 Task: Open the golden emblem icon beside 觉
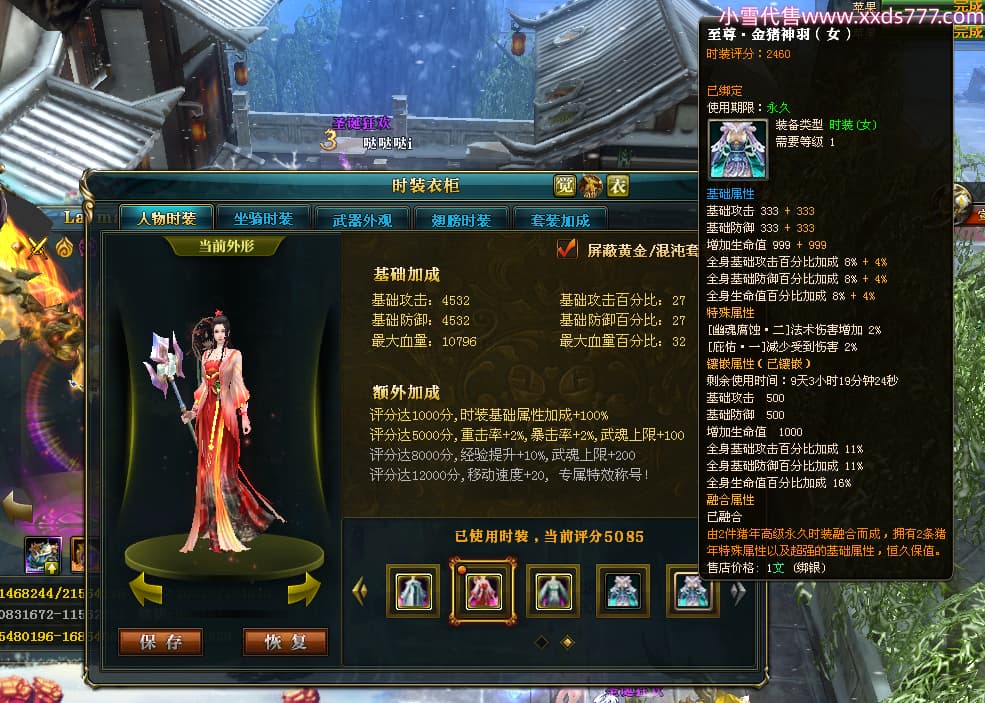pyautogui.click(x=591, y=186)
